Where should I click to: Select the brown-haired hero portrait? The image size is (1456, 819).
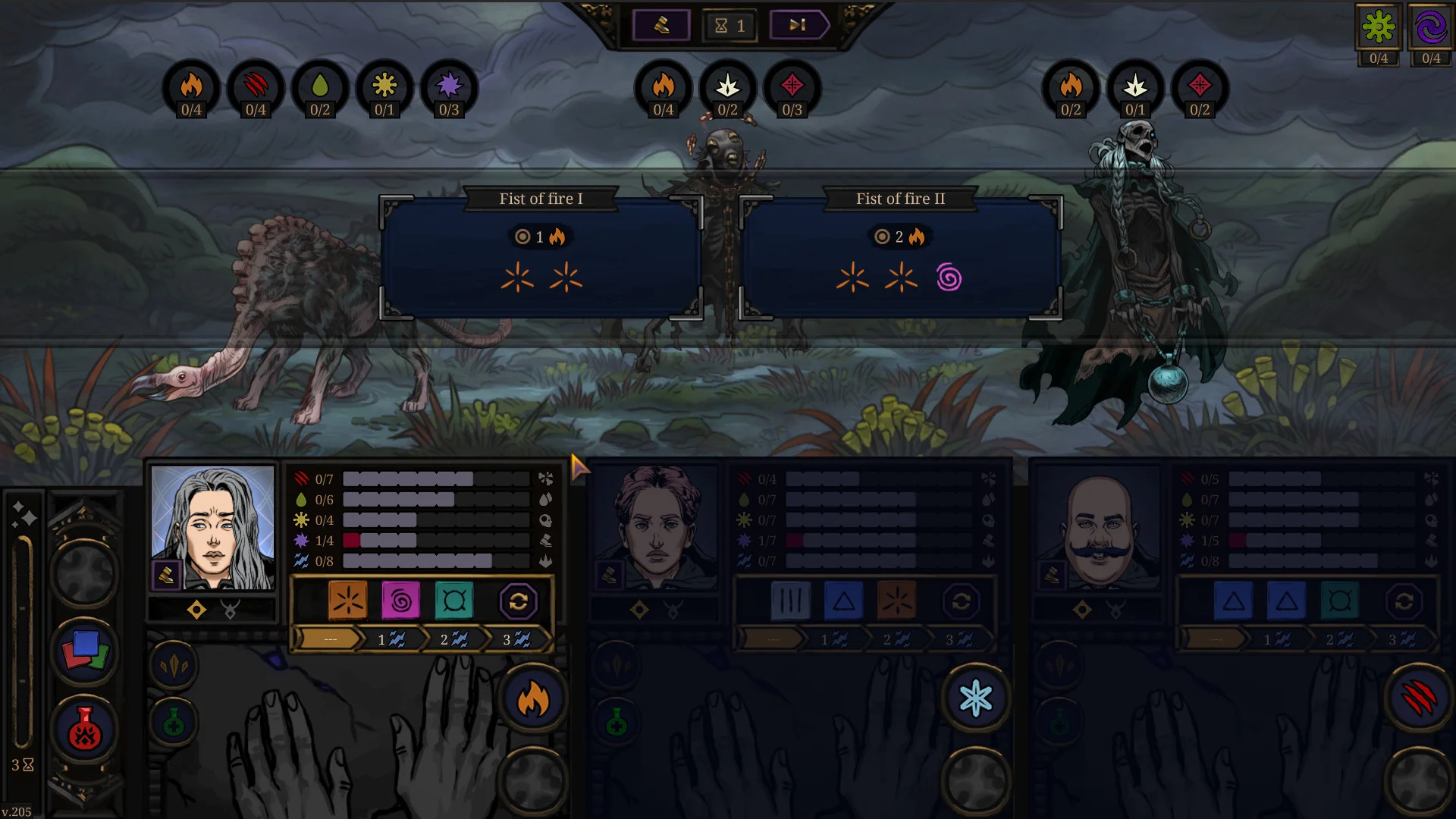coord(656,527)
